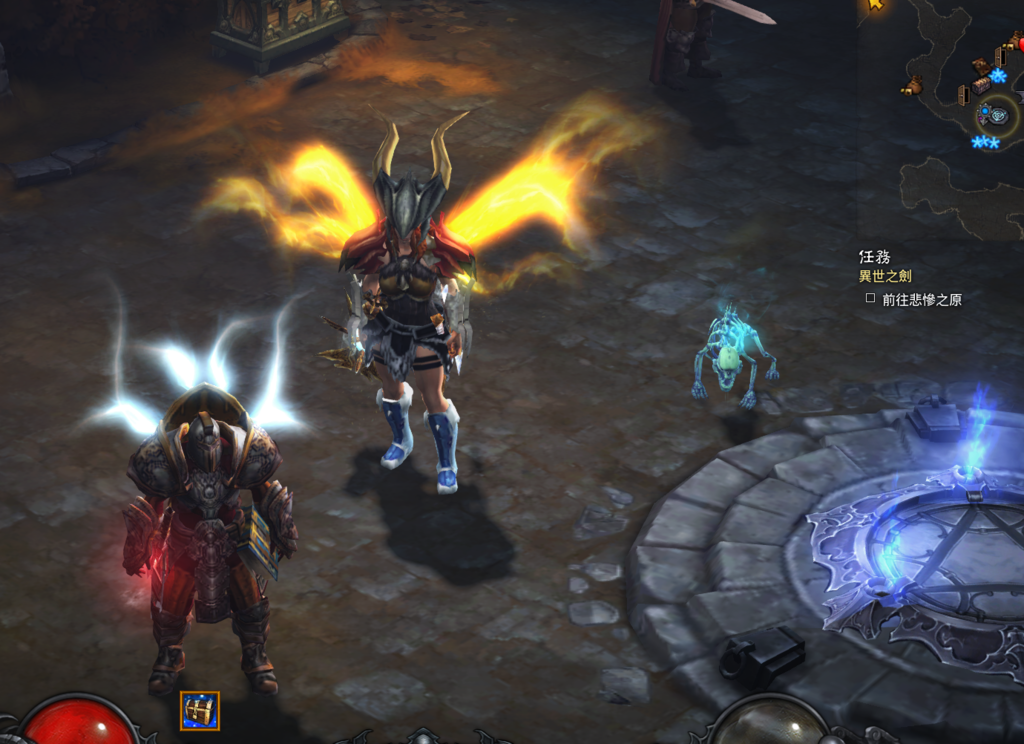Click the 前往悲慘之原 objective entry
1024x744 pixels.
921,300
